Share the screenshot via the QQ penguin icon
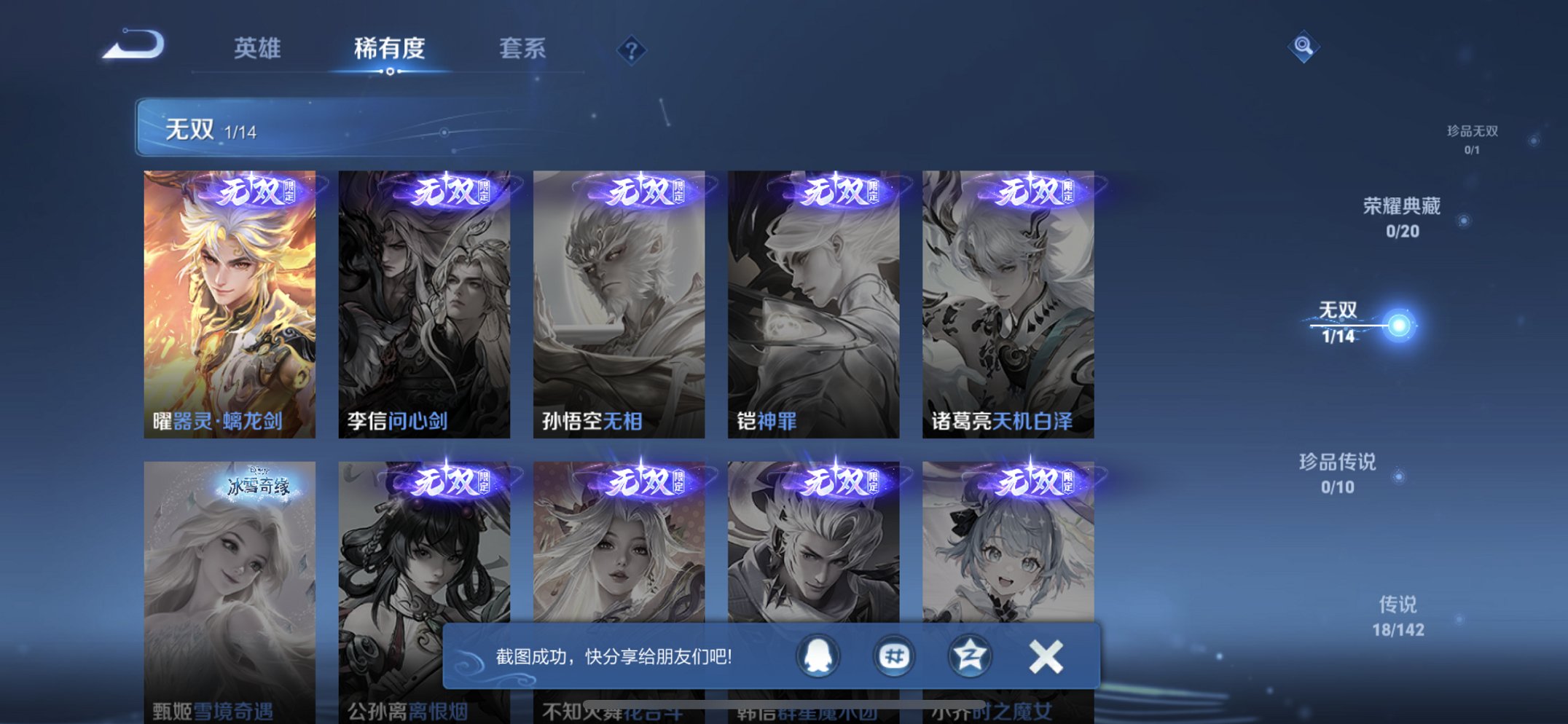The image size is (1568, 724). click(818, 656)
